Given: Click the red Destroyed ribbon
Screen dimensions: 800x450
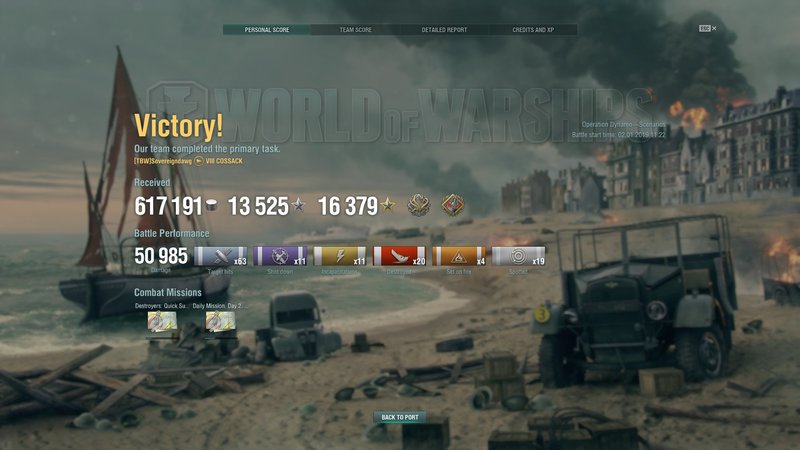Looking at the screenshot, I should [399, 257].
